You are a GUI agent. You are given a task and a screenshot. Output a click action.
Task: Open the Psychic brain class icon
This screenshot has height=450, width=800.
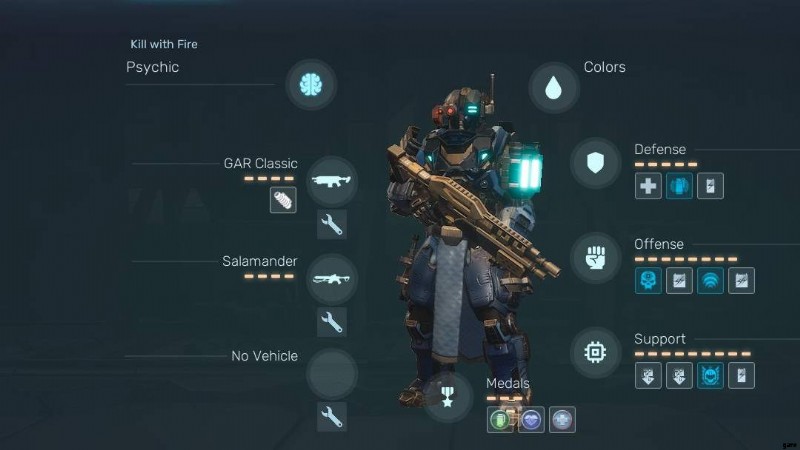pyautogui.click(x=310, y=84)
